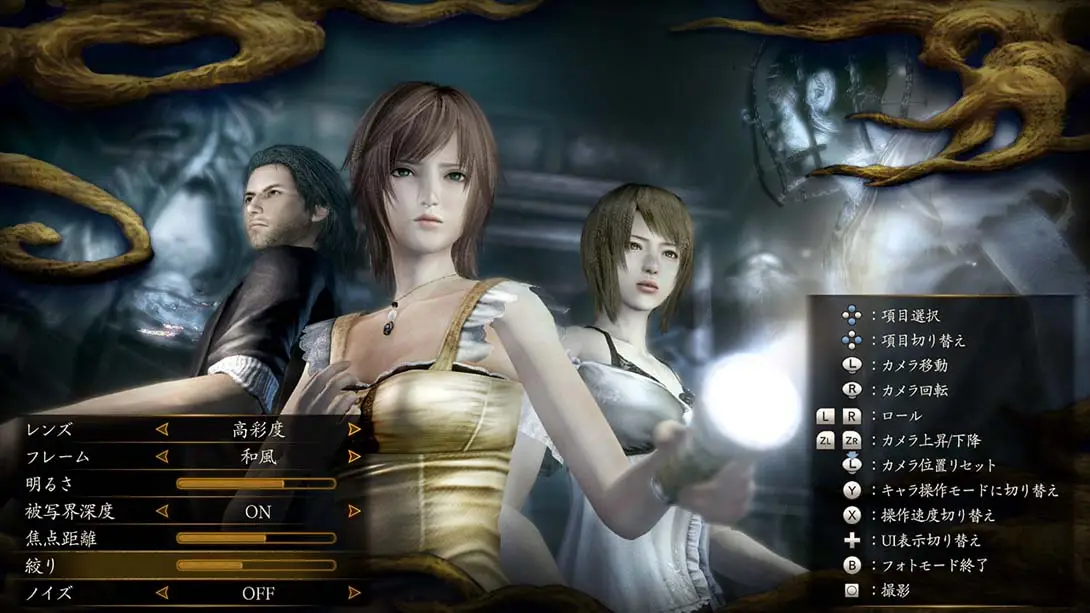Toggle ノイズ with its left arrow
1090x613 pixels.
click(x=162, y=593)
